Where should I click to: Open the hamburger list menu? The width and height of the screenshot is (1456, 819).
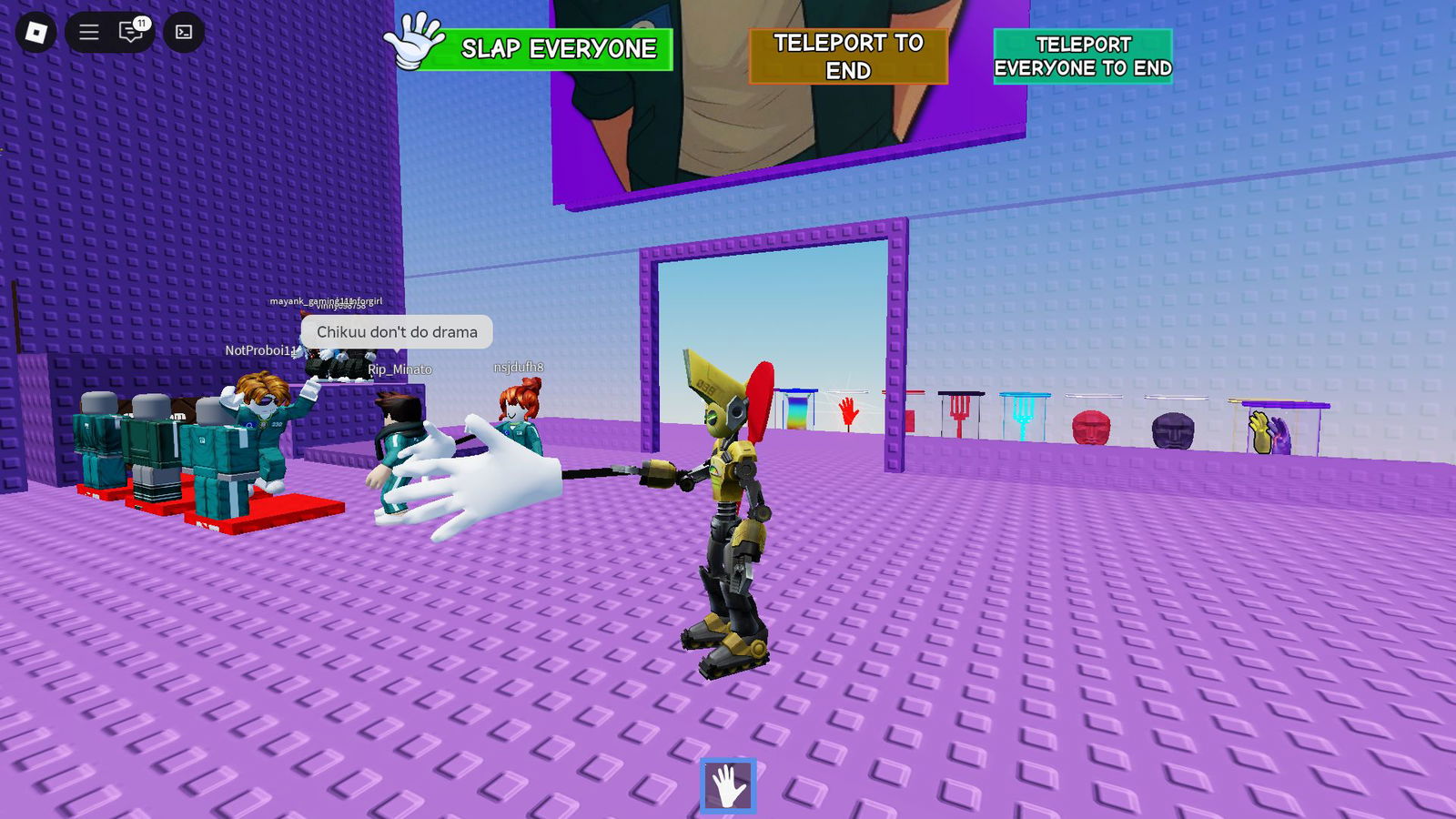click(x=88, y=33)
